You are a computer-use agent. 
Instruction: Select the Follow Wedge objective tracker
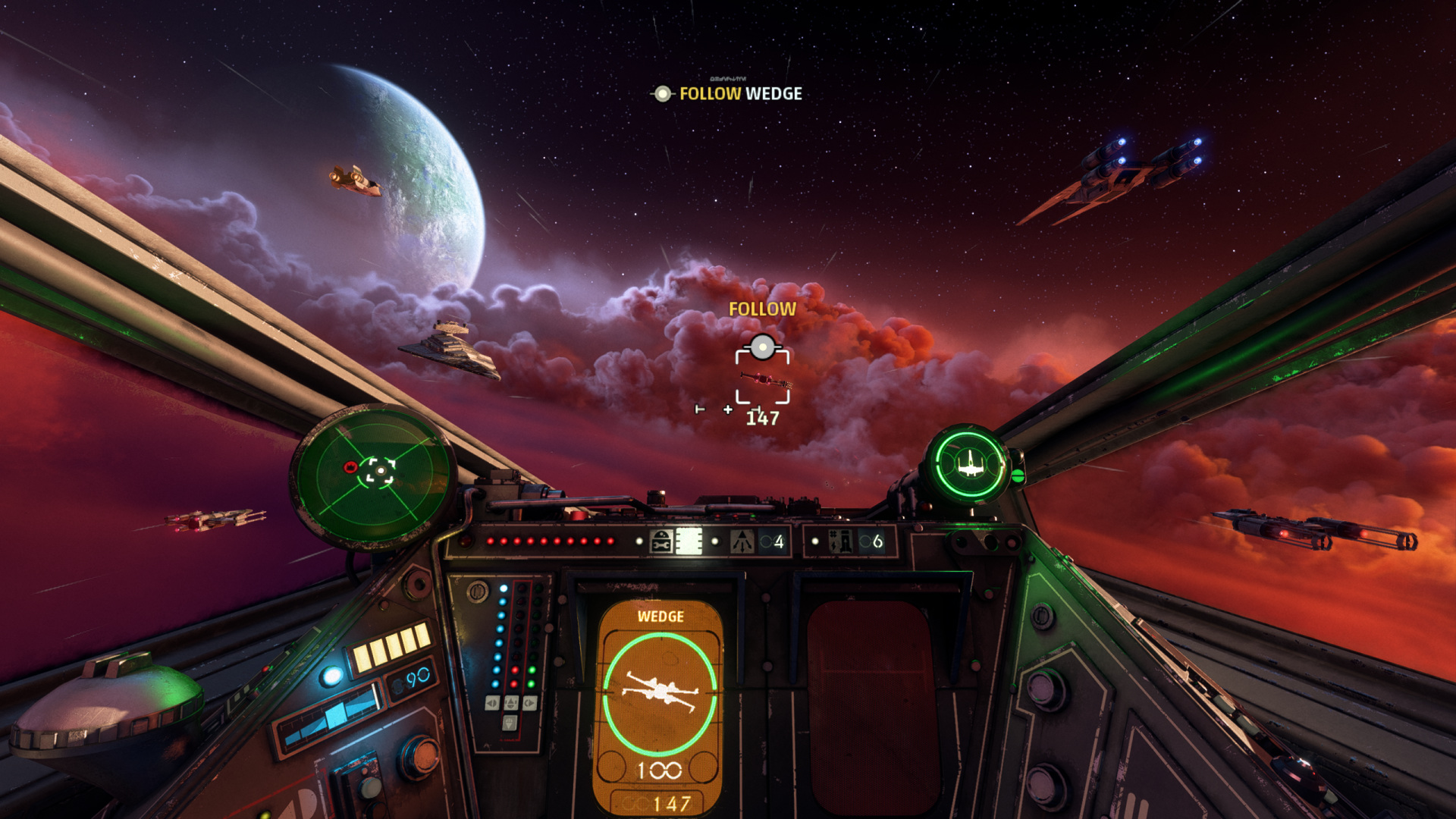pos(728,93)
